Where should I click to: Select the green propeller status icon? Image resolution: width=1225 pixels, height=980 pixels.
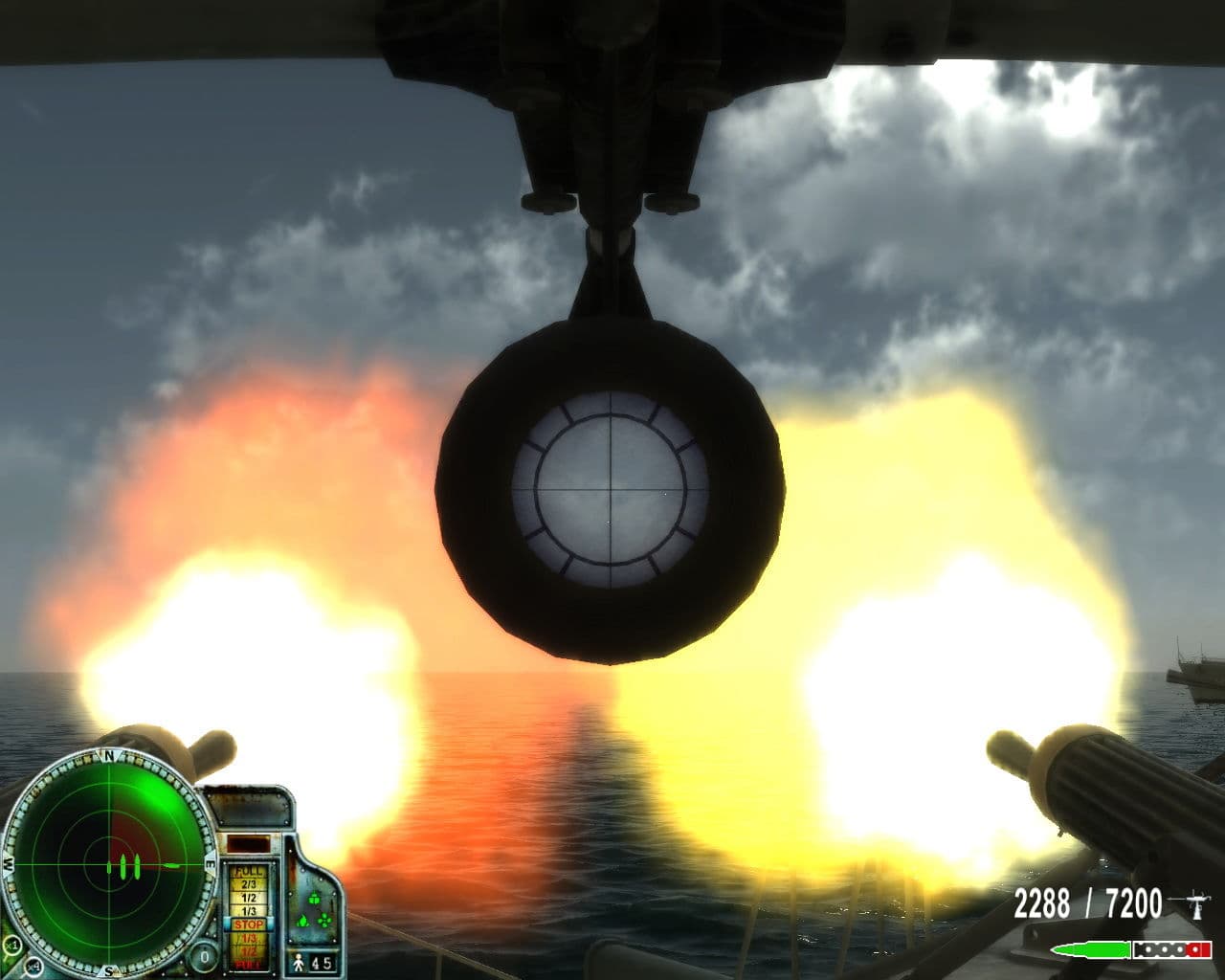[324, 922]
